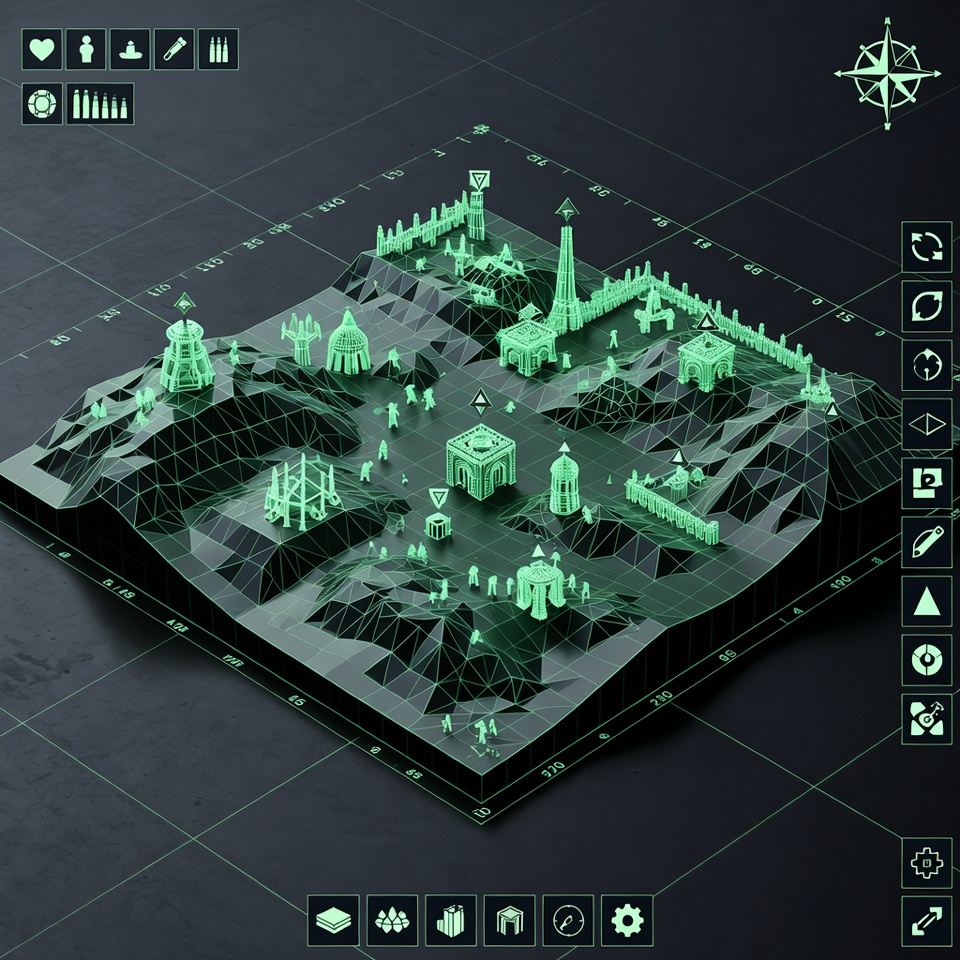Click the puzzle-gear button above the expand arrows
960x960 pixels.
[x=926, y=862]
